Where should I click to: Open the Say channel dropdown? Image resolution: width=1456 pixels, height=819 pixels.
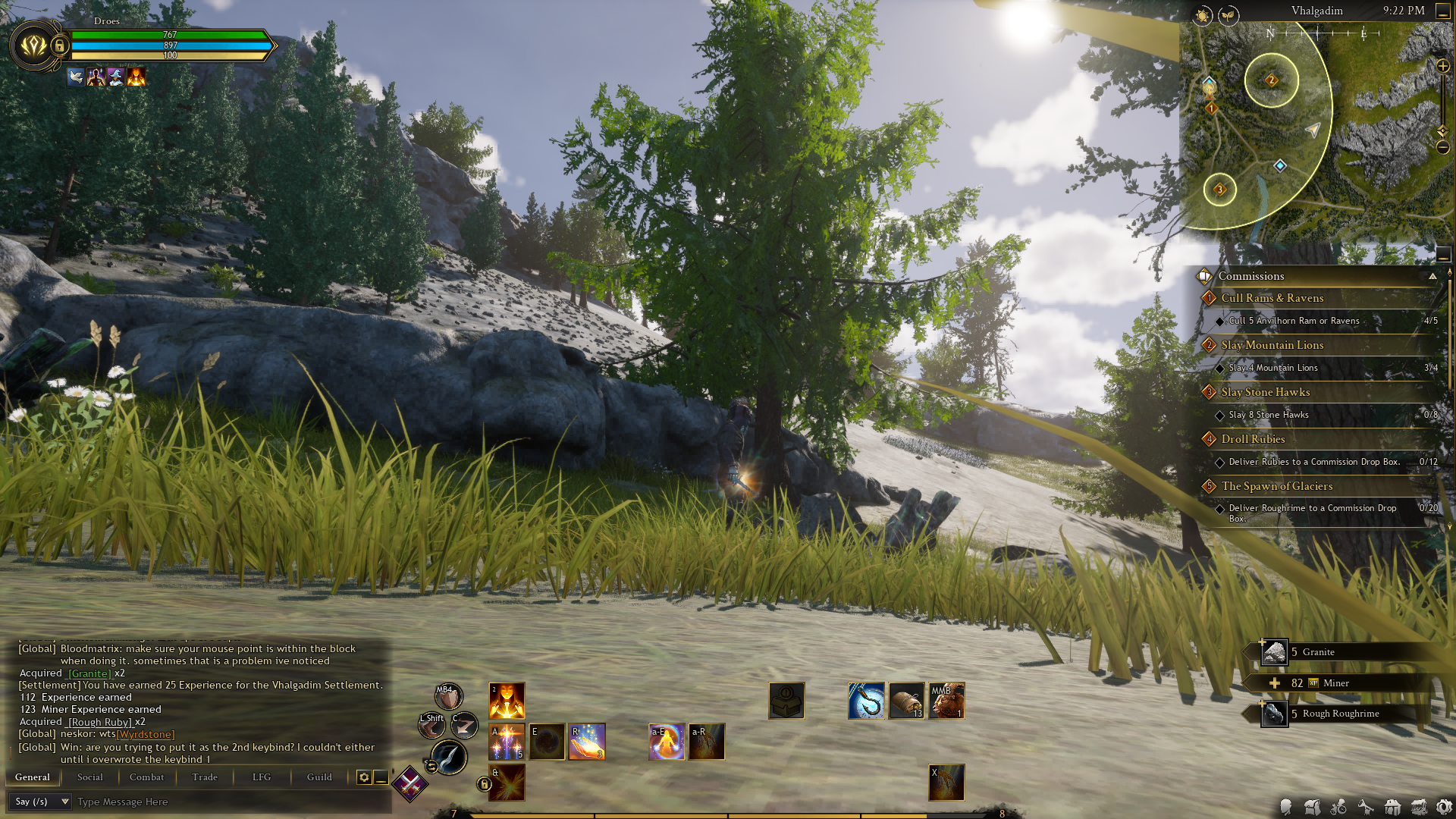click(x=42, y=802)
